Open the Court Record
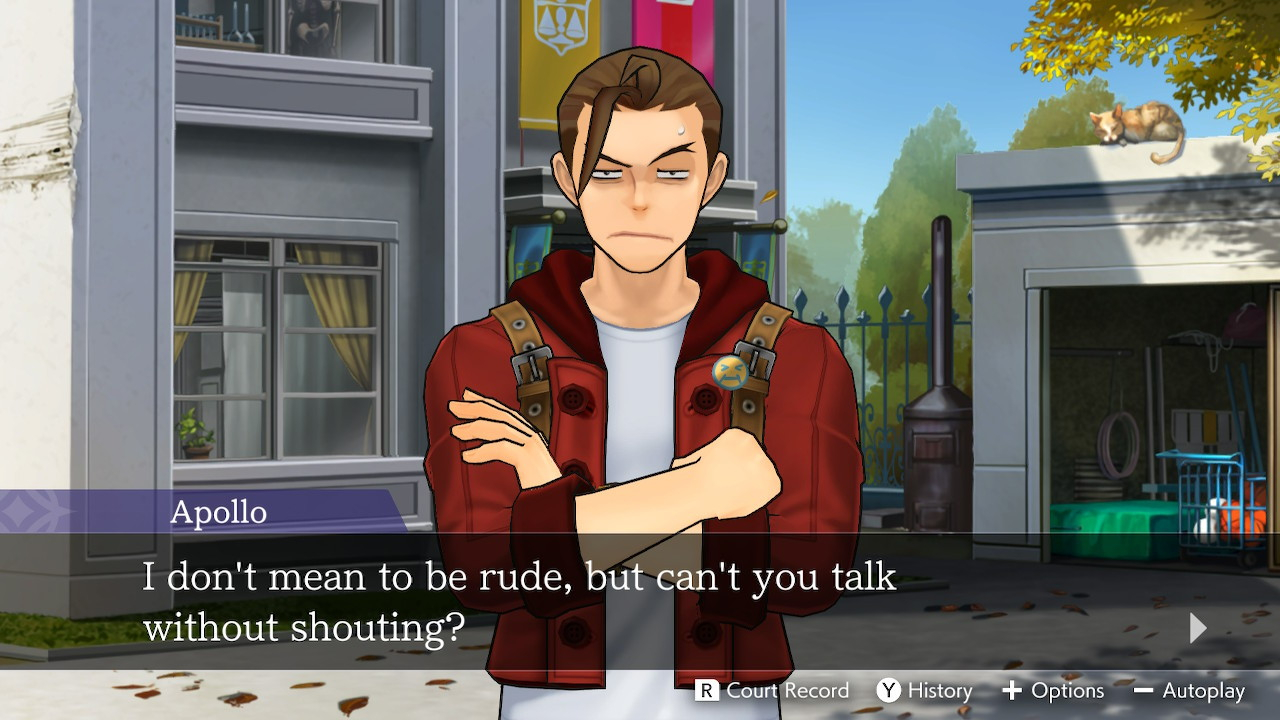Viewport: 1280px width, 720px height. click(773, 691)
